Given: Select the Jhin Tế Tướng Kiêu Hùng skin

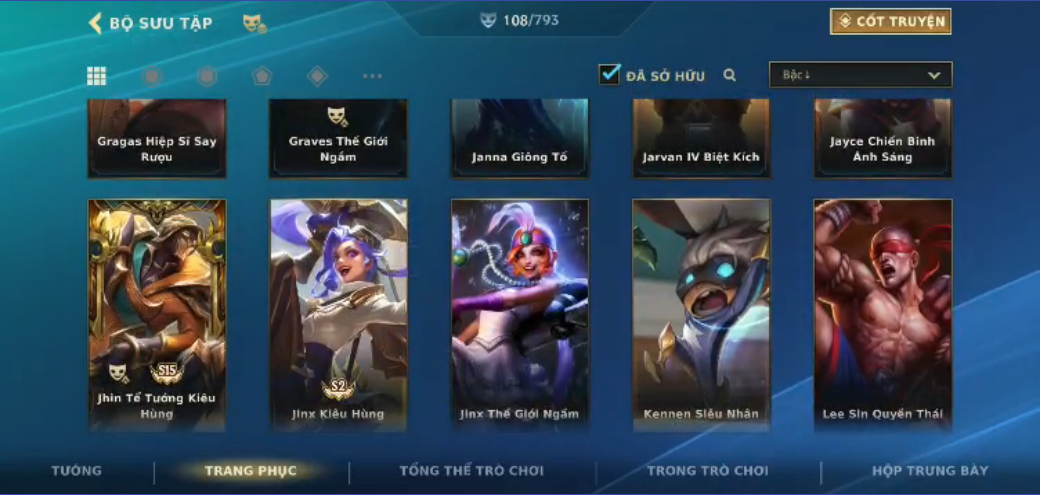Looking at the screenshot, I should pyautogui.click(x=157, y=314).
